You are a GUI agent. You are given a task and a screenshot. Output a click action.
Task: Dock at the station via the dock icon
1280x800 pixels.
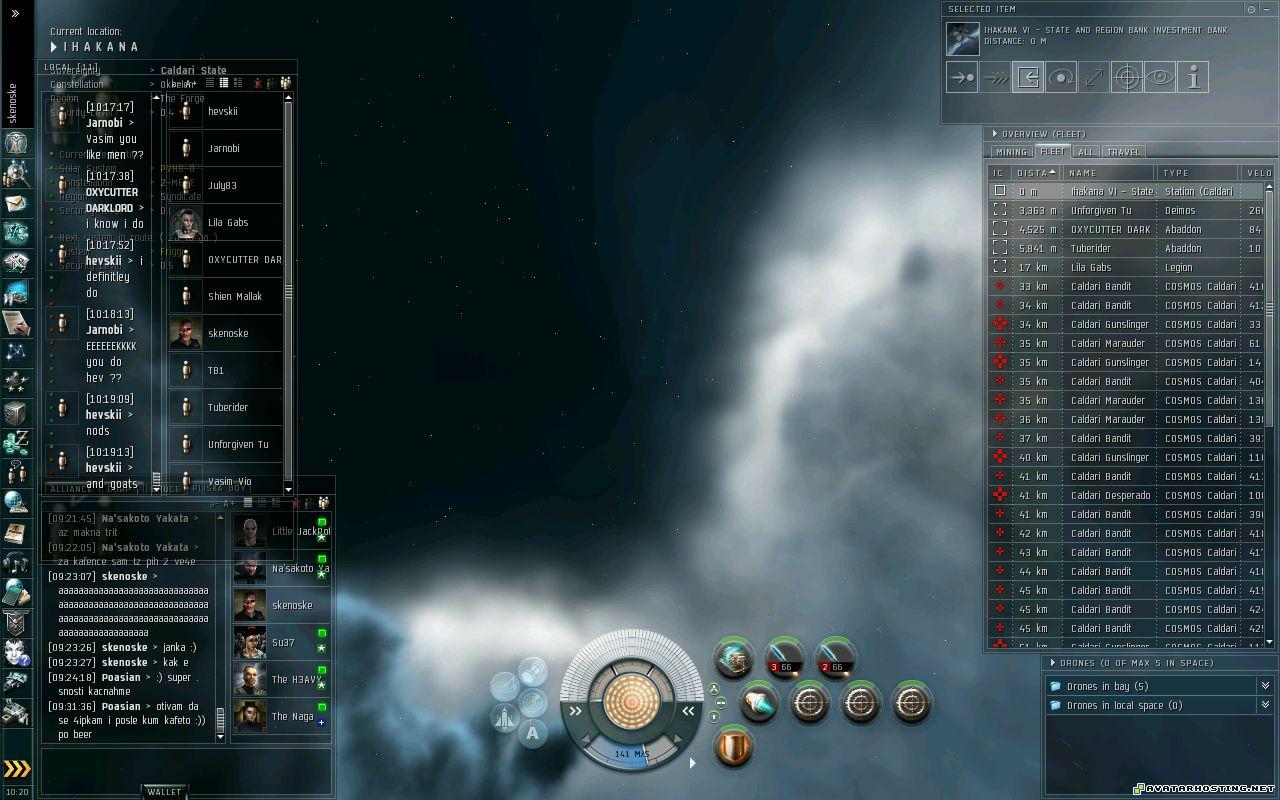[1028, 76]
